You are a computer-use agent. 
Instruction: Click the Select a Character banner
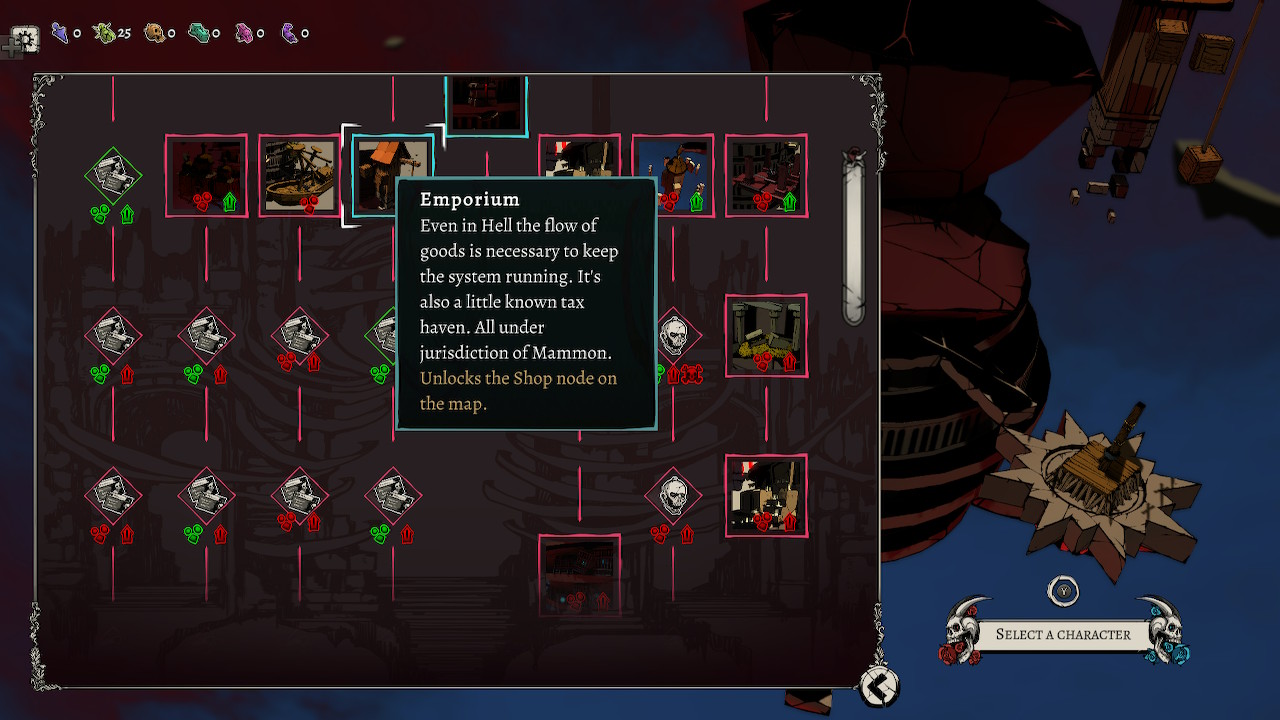1063,634
